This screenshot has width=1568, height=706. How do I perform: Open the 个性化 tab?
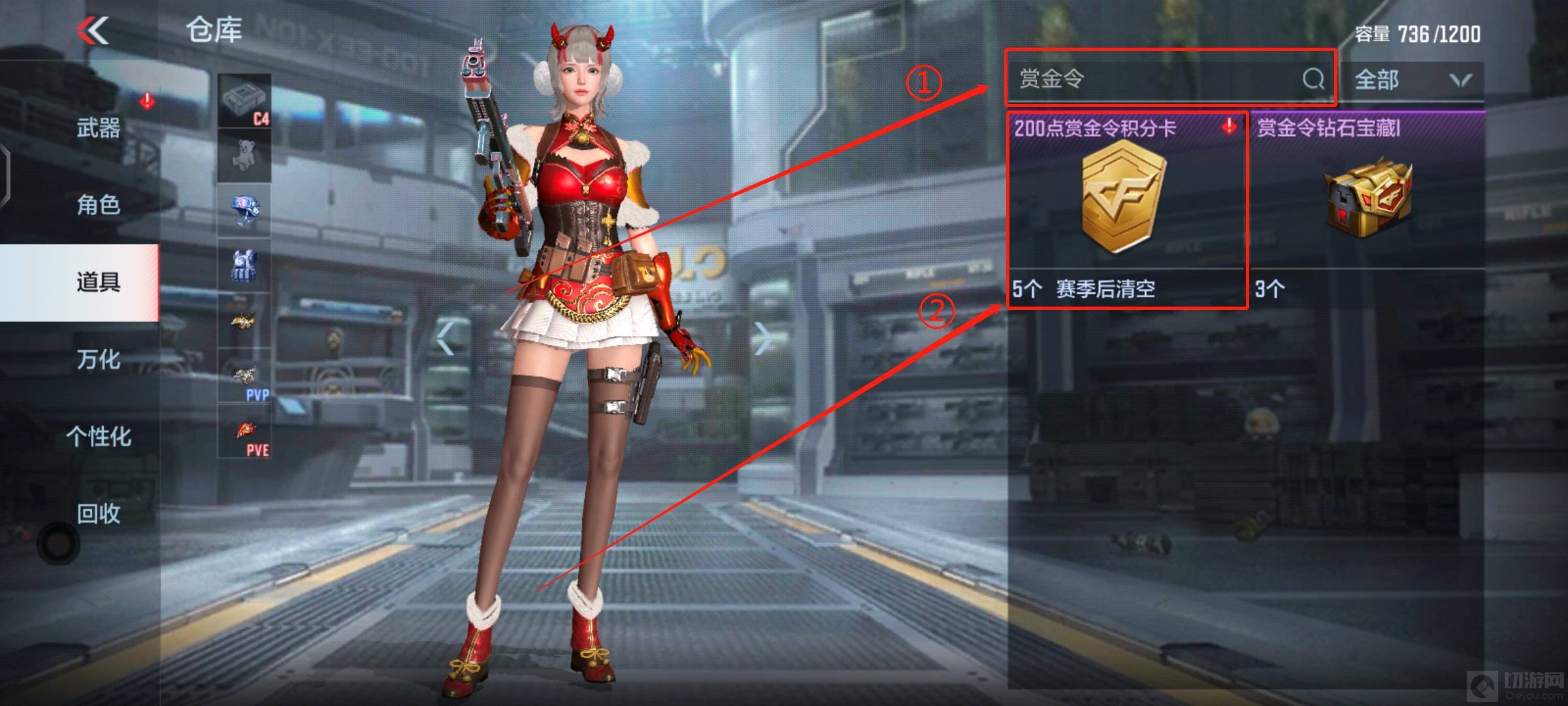point(98,437)
